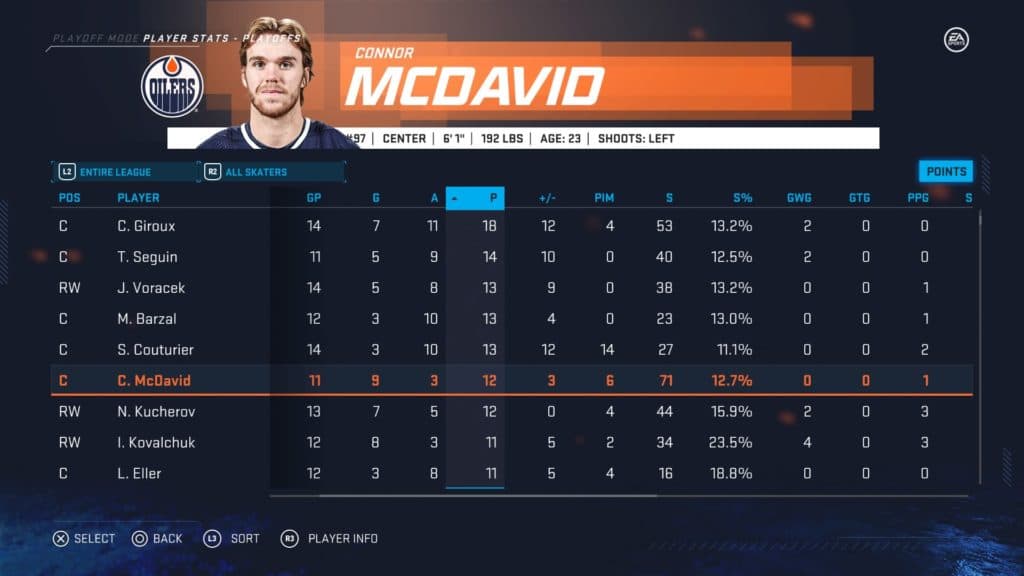Select the Entire League filter
The width and height of the screenshot is (1024, 576).
(x=124, y=172)
